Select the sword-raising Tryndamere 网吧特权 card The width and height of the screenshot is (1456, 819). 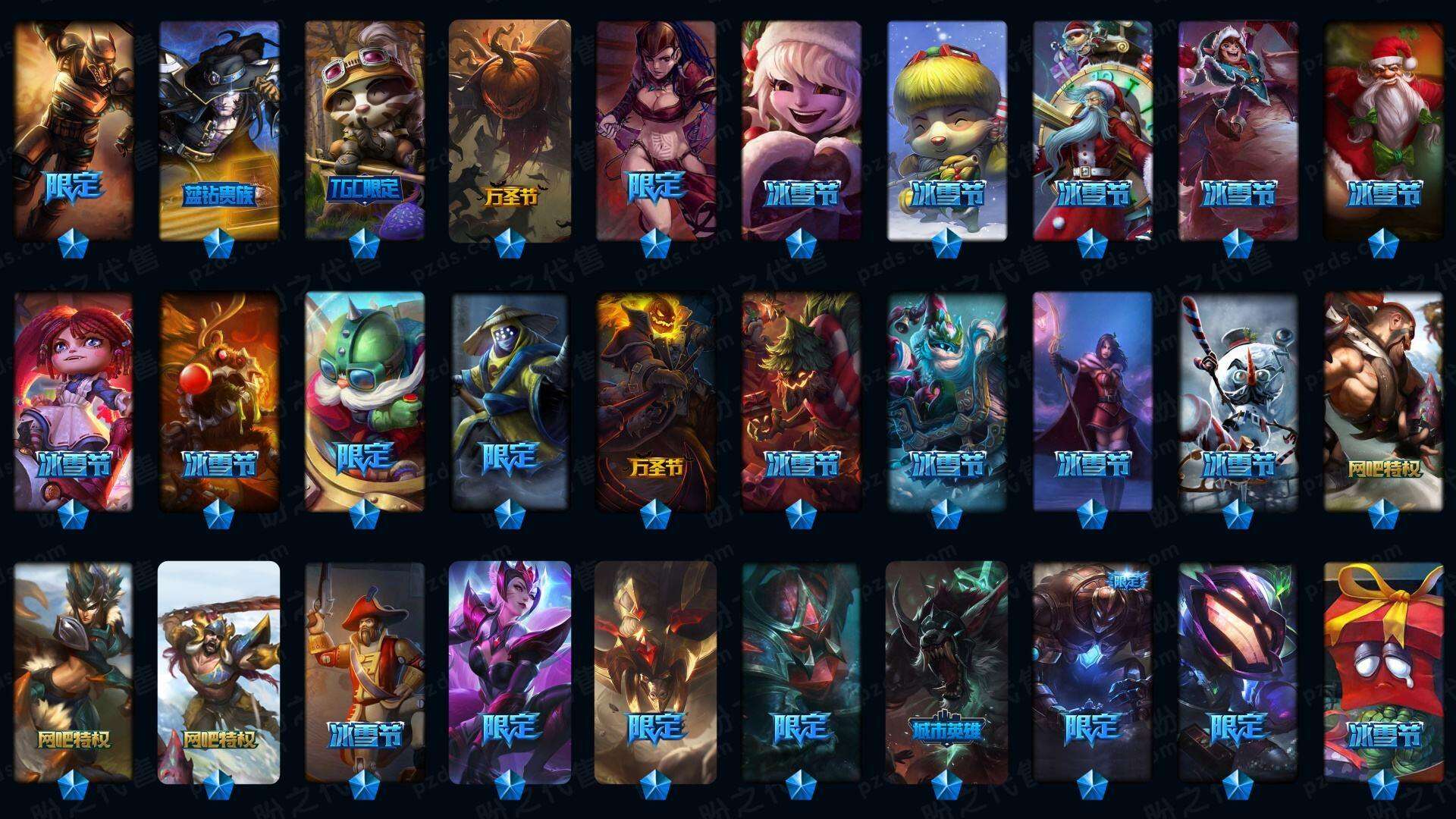219,672
